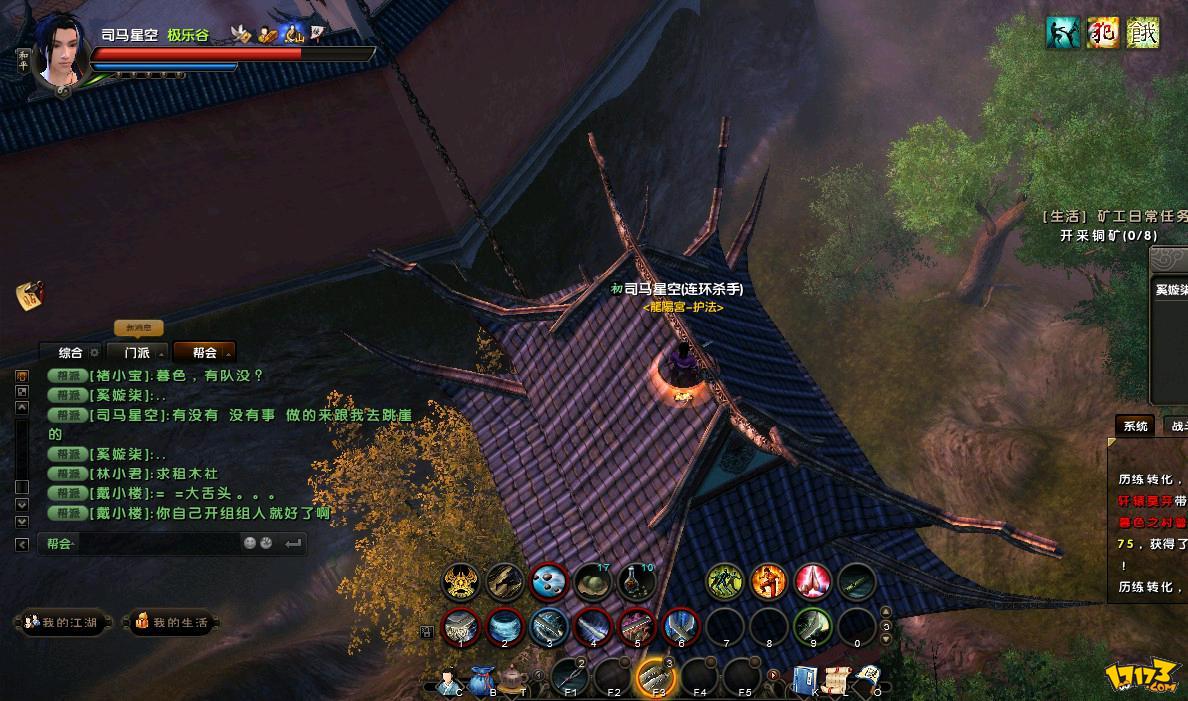This screenshot has width=1188, height=701.
Task: Select the 帮会 chat tab
Action: [x=205, y=353]
